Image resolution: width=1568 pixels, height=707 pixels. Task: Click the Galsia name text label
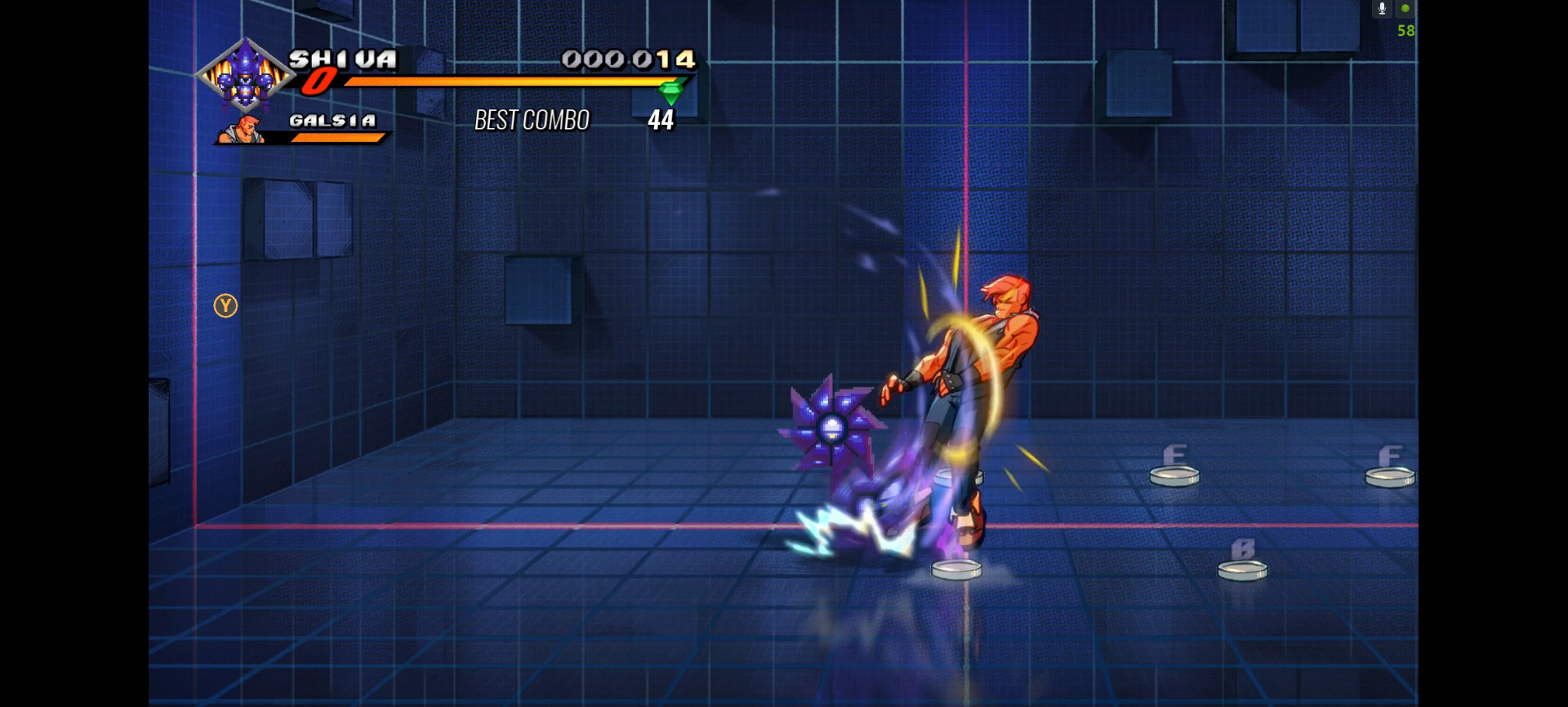(333, 121)
